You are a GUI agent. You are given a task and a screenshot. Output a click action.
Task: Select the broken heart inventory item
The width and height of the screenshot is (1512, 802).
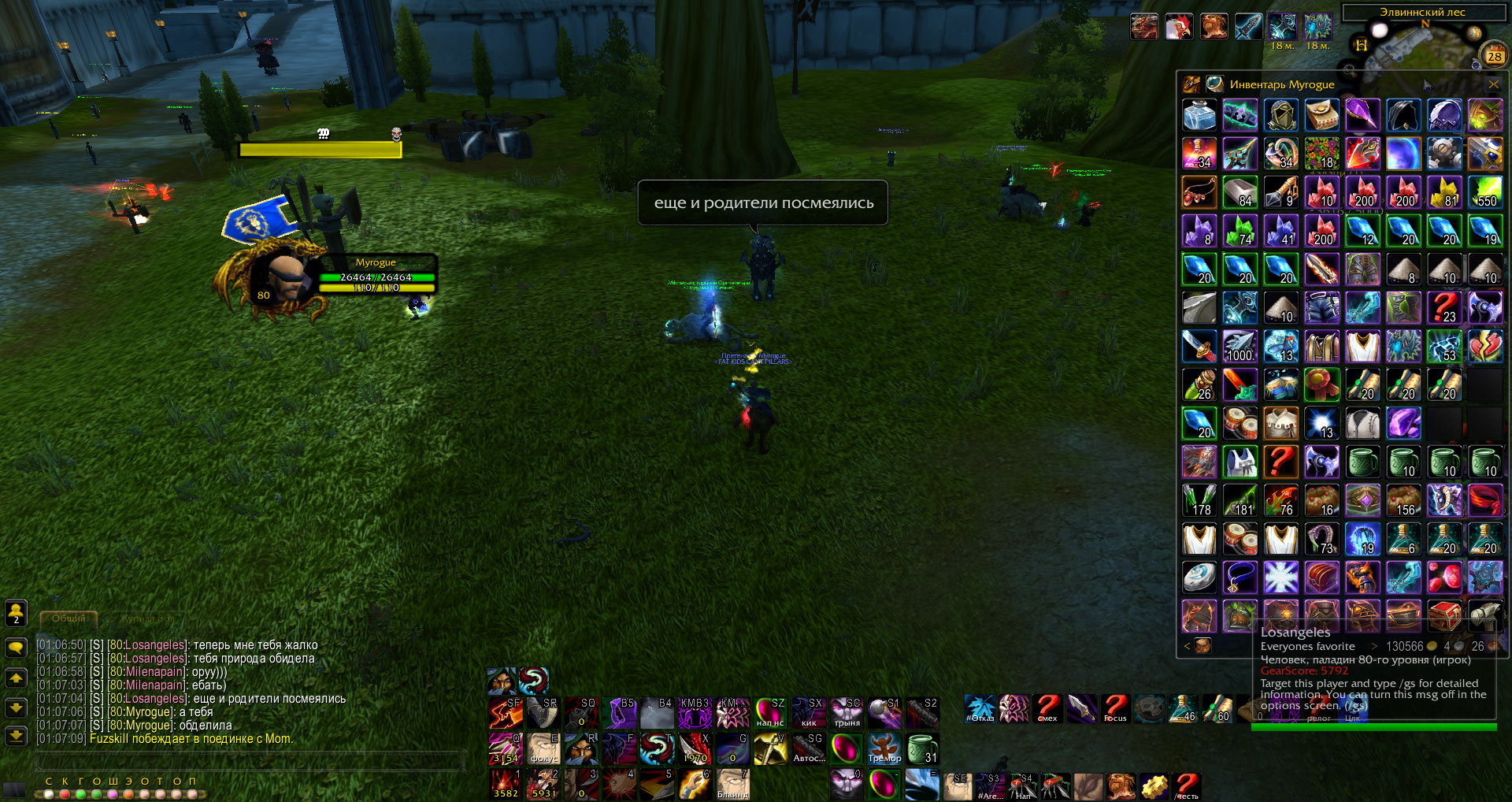point(1485,347)
